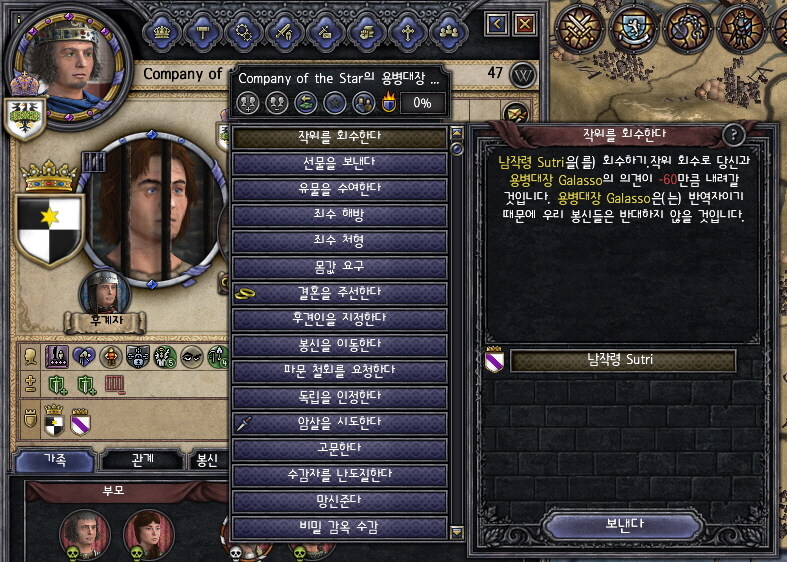The height and width of the screenshot is (562, 787).
Task: Select the 남작령 Sutri title row
Action: coord(623,361)
